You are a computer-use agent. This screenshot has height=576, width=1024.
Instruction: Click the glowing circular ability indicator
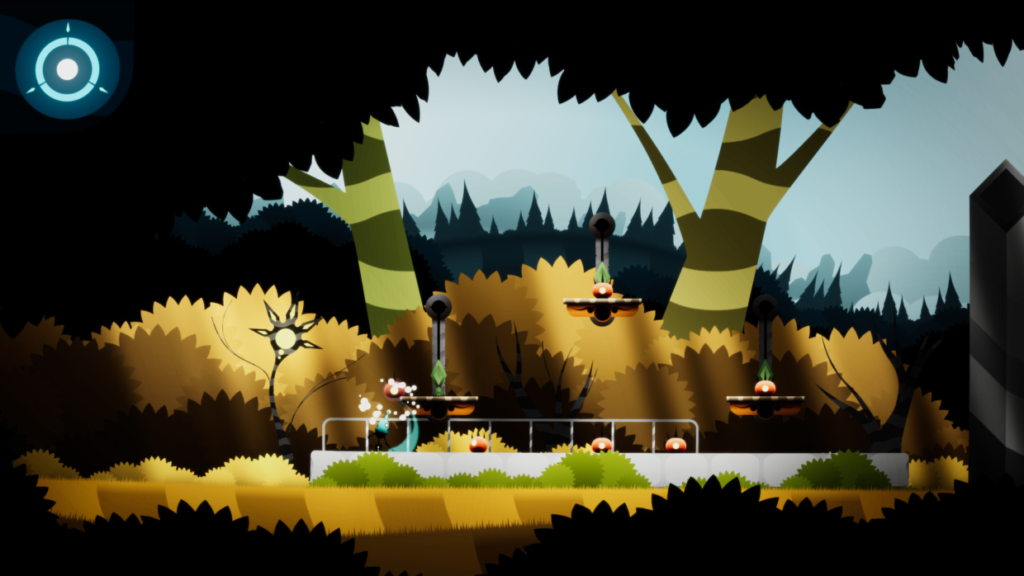pyautogui.click(x=67, y=69)
